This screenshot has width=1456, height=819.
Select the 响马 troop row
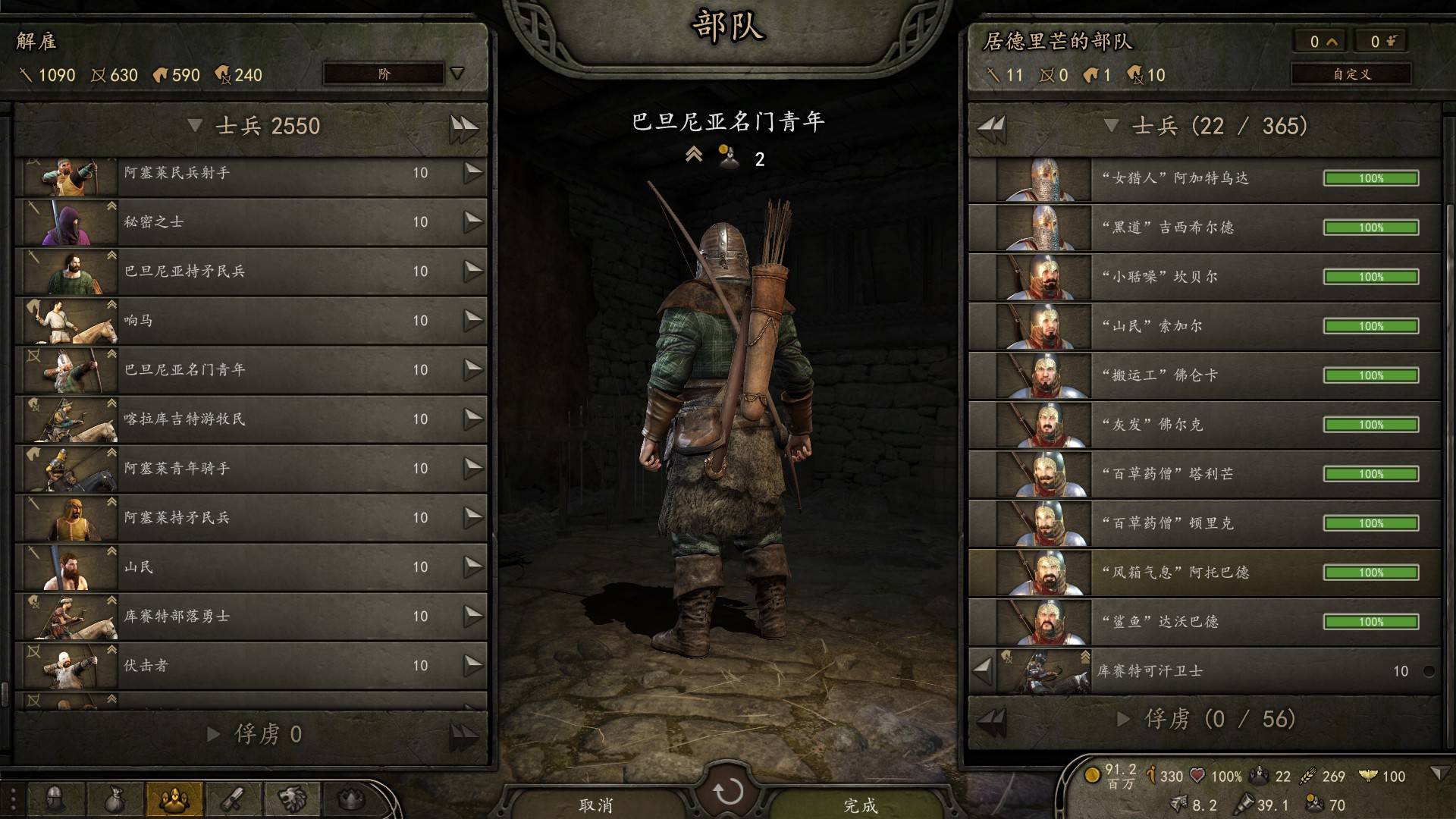[x=250, y=321]
